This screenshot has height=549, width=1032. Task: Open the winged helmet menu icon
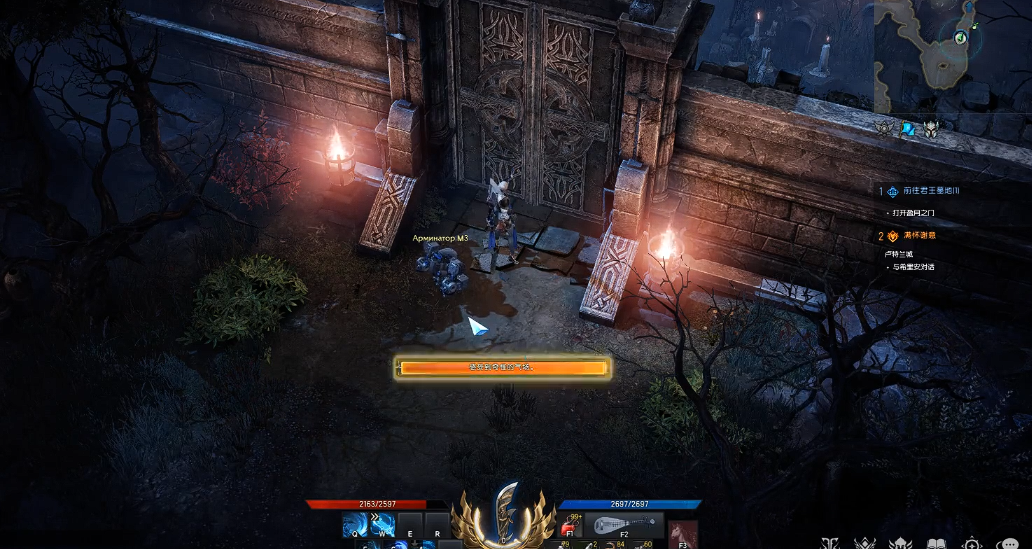tap(900, 543)
